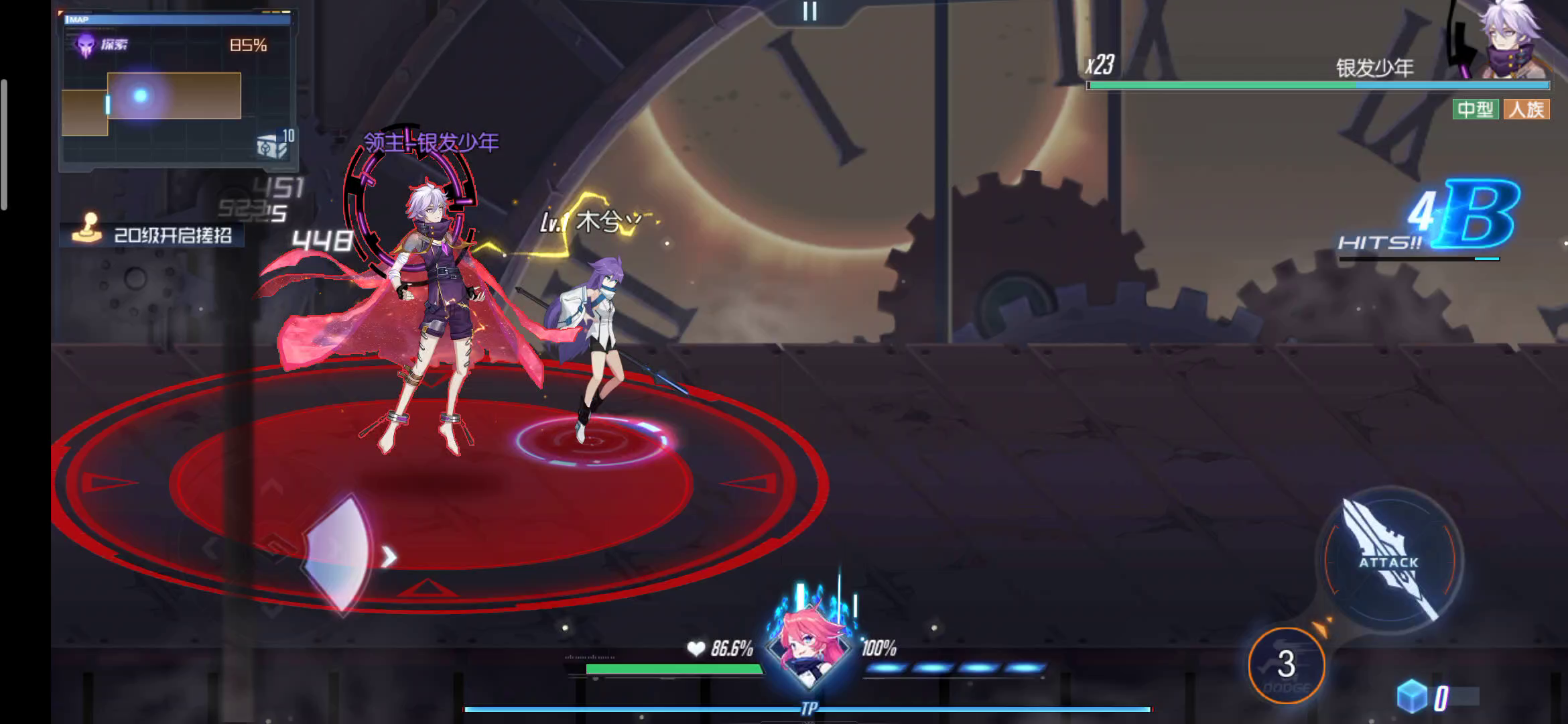
Task: Tap the treasure chest icon on map
Action: [x=271, y=145]
